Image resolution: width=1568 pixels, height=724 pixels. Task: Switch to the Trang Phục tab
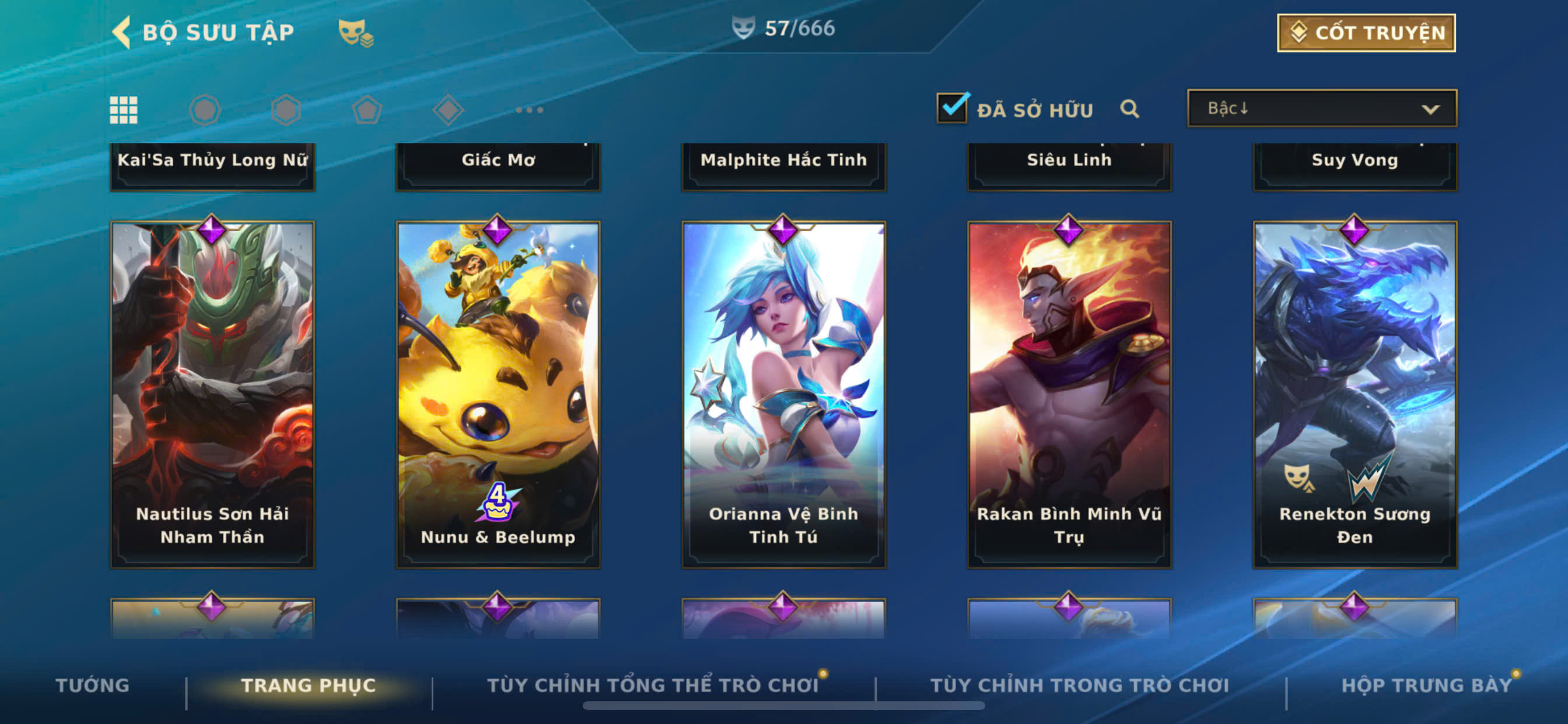point(308,685)
